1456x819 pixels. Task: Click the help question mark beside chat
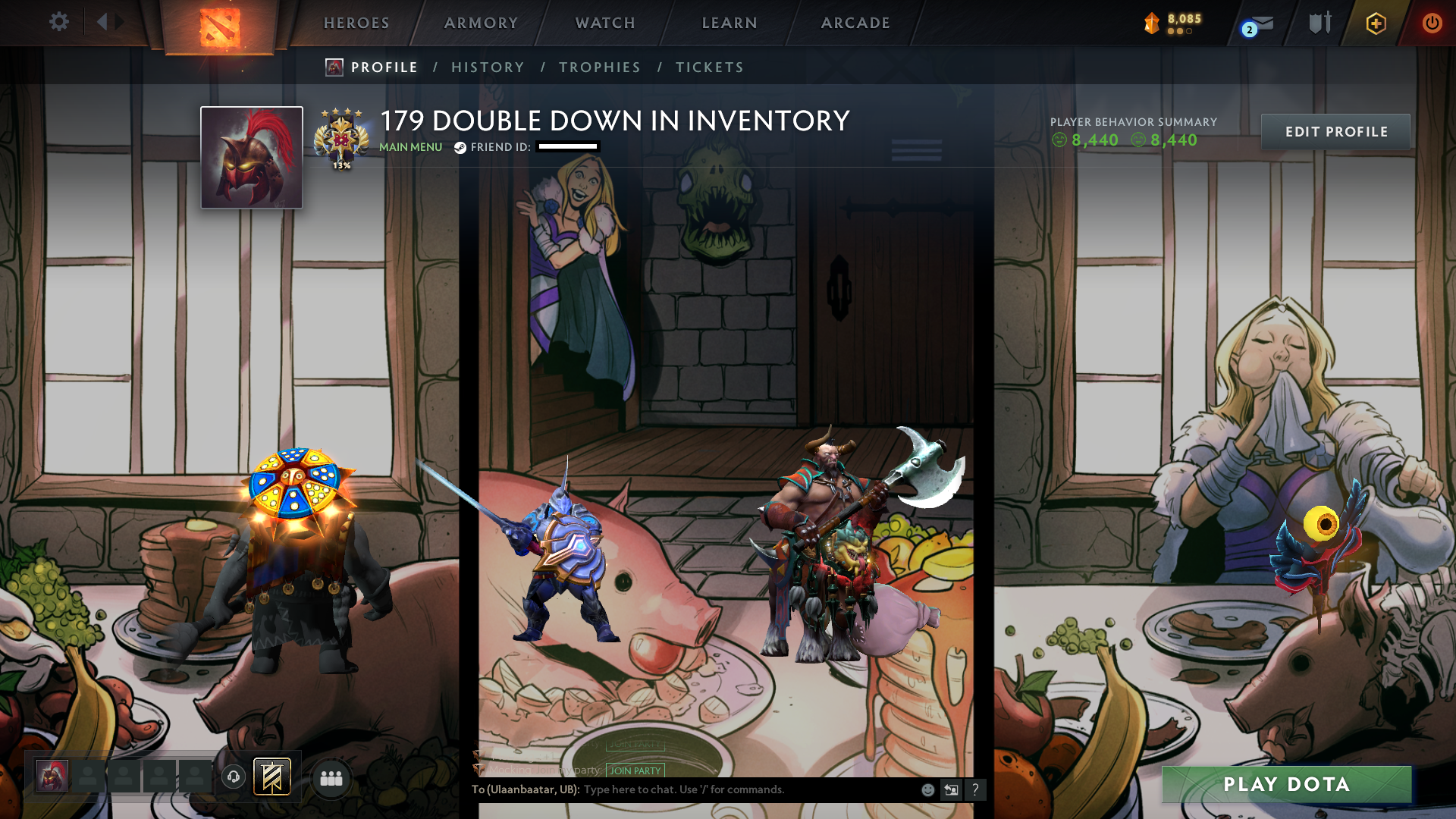tap(976, 790)
